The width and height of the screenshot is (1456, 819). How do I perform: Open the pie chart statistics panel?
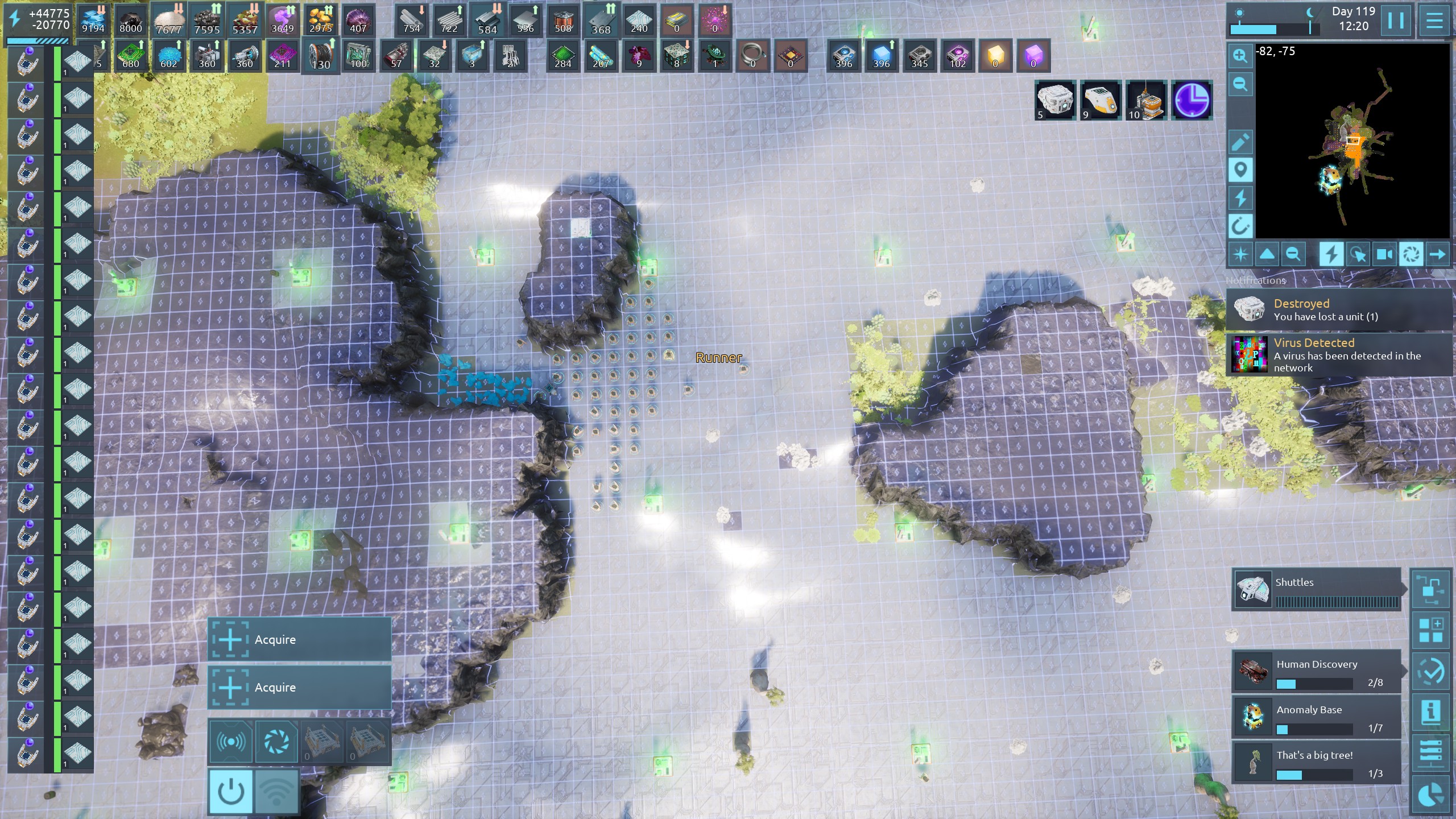[x=1430, y=795]
